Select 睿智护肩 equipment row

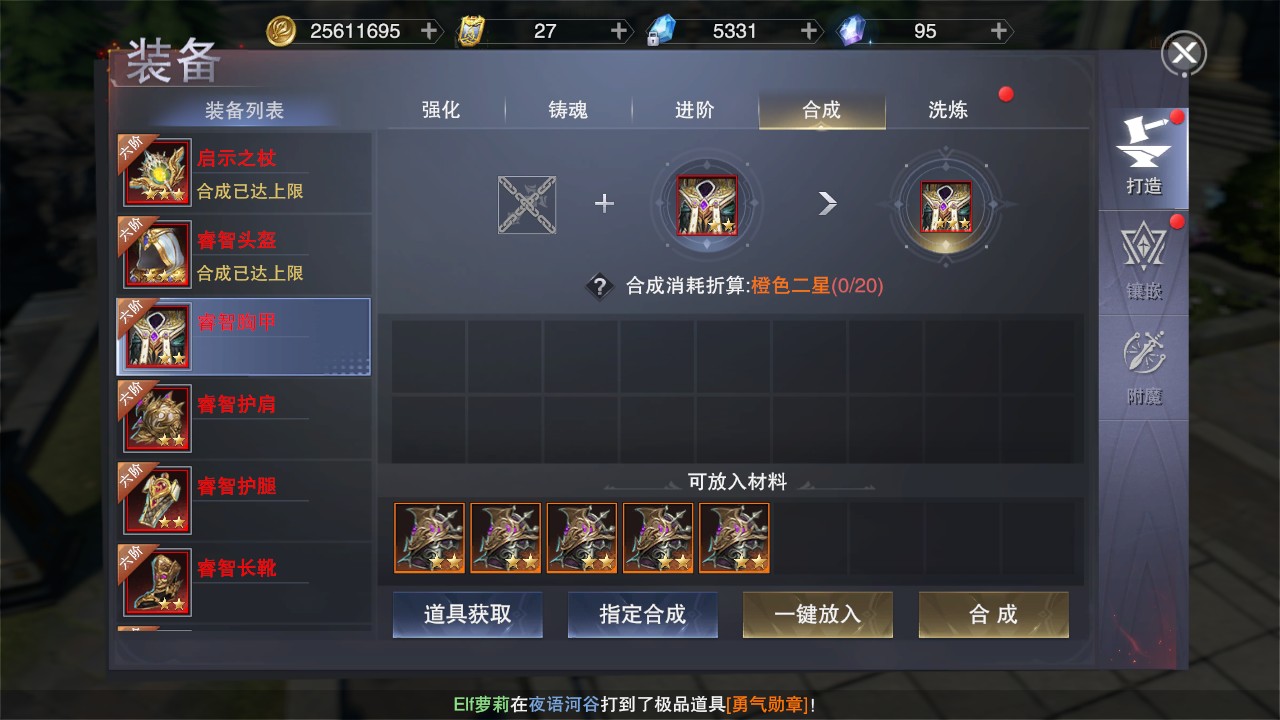244,419
